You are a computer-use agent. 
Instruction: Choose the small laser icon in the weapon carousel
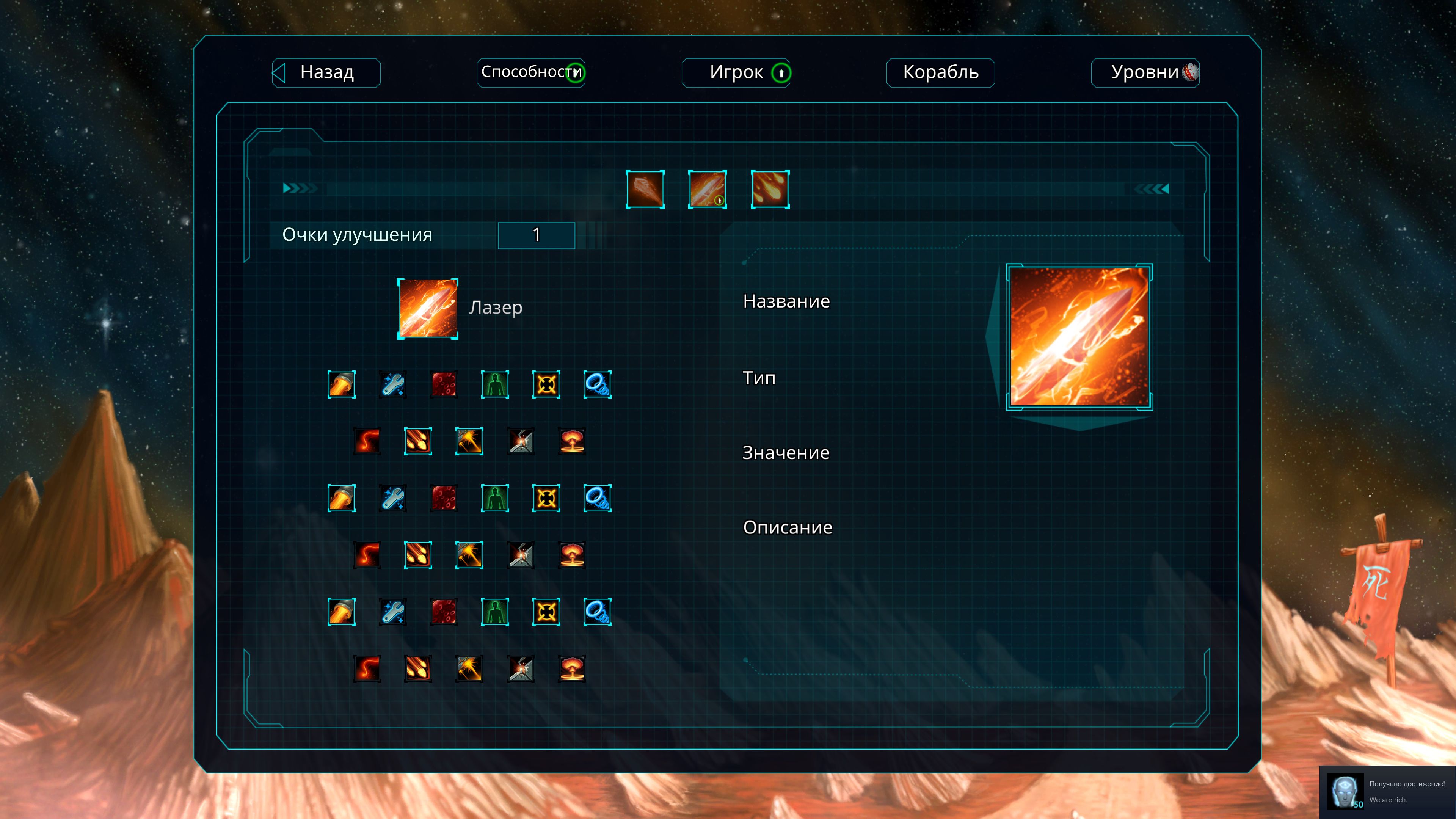tap(707, 189)
